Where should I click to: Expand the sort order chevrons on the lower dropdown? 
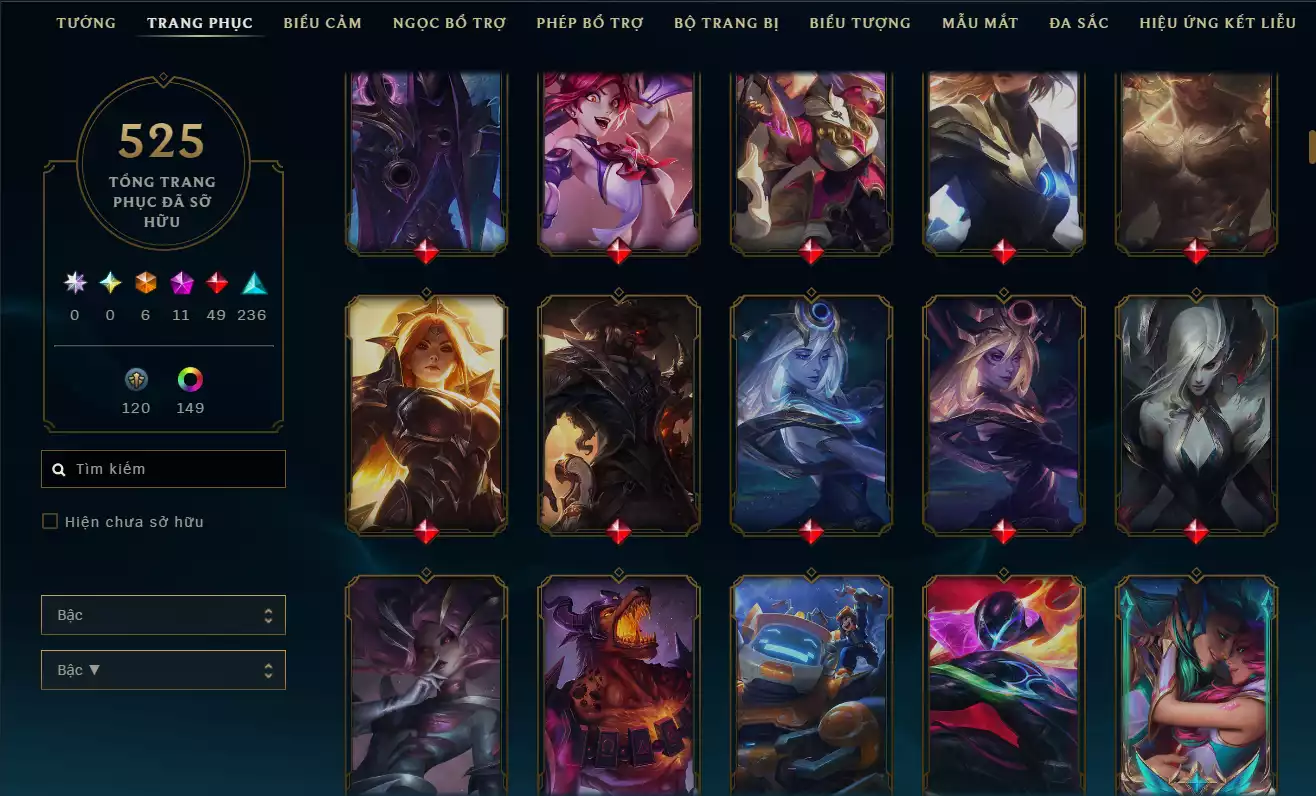270,669
